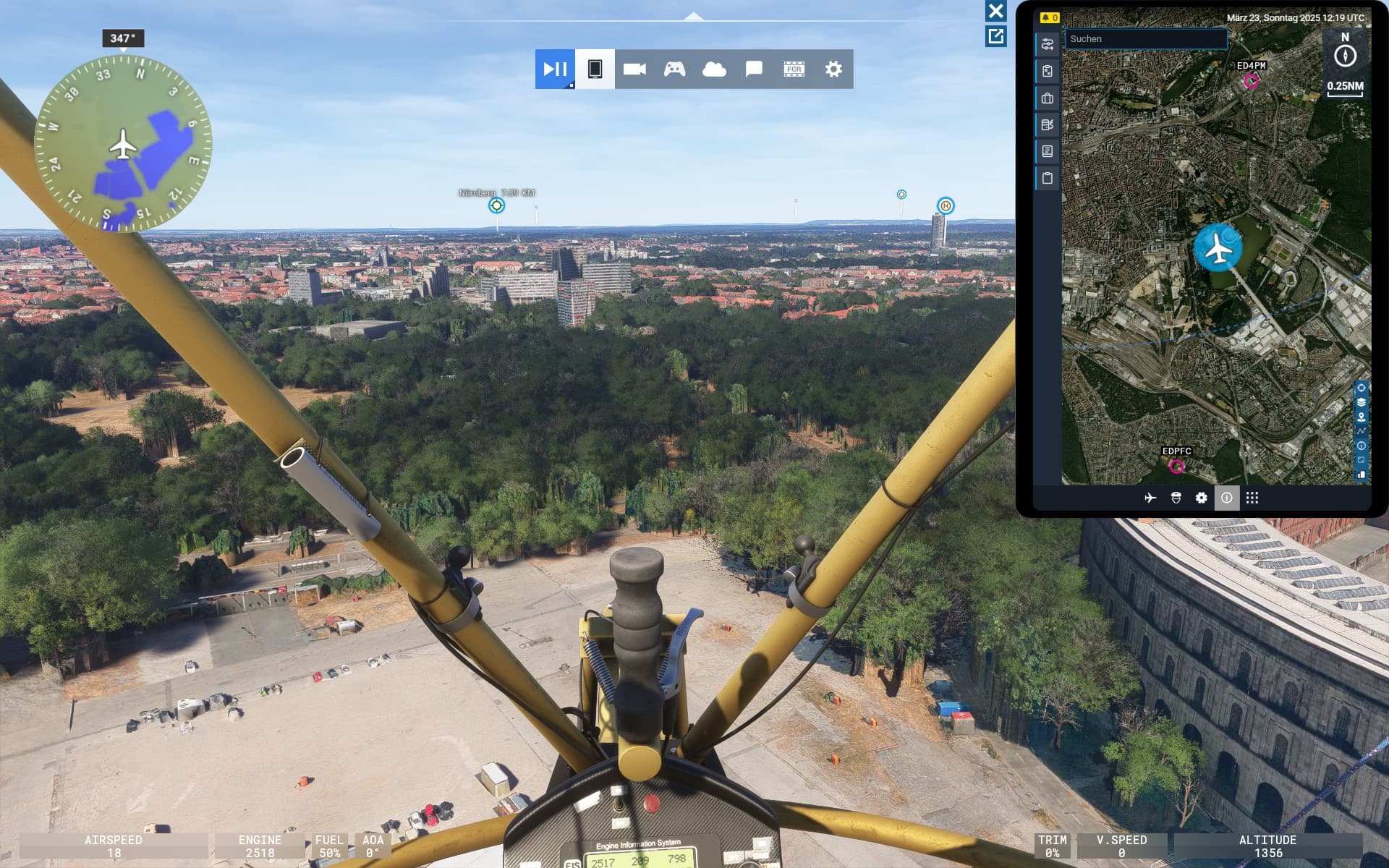Expand the apps grid on the EFB

tap(1254, 498)
